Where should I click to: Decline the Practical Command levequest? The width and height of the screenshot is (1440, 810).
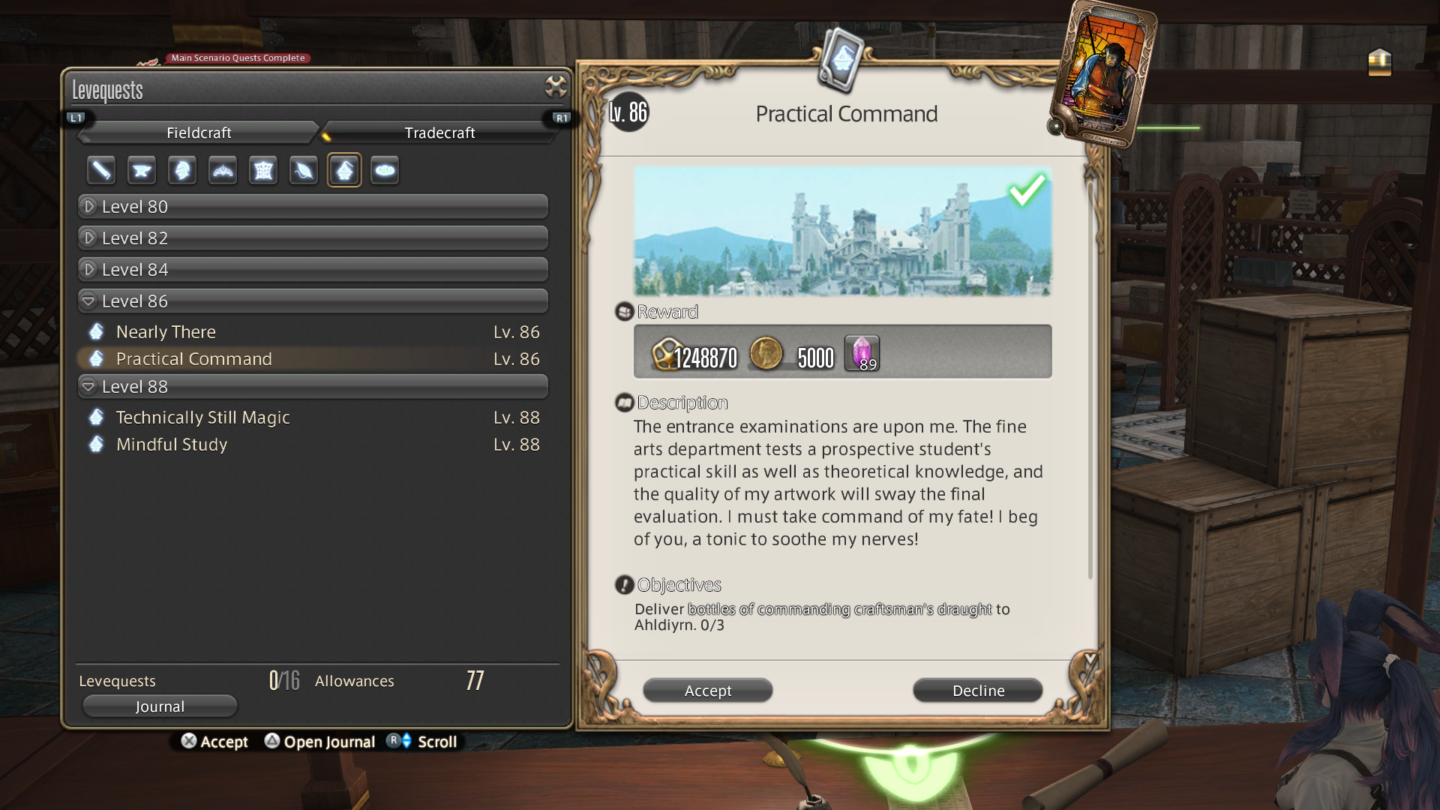(x=977, y=690)
